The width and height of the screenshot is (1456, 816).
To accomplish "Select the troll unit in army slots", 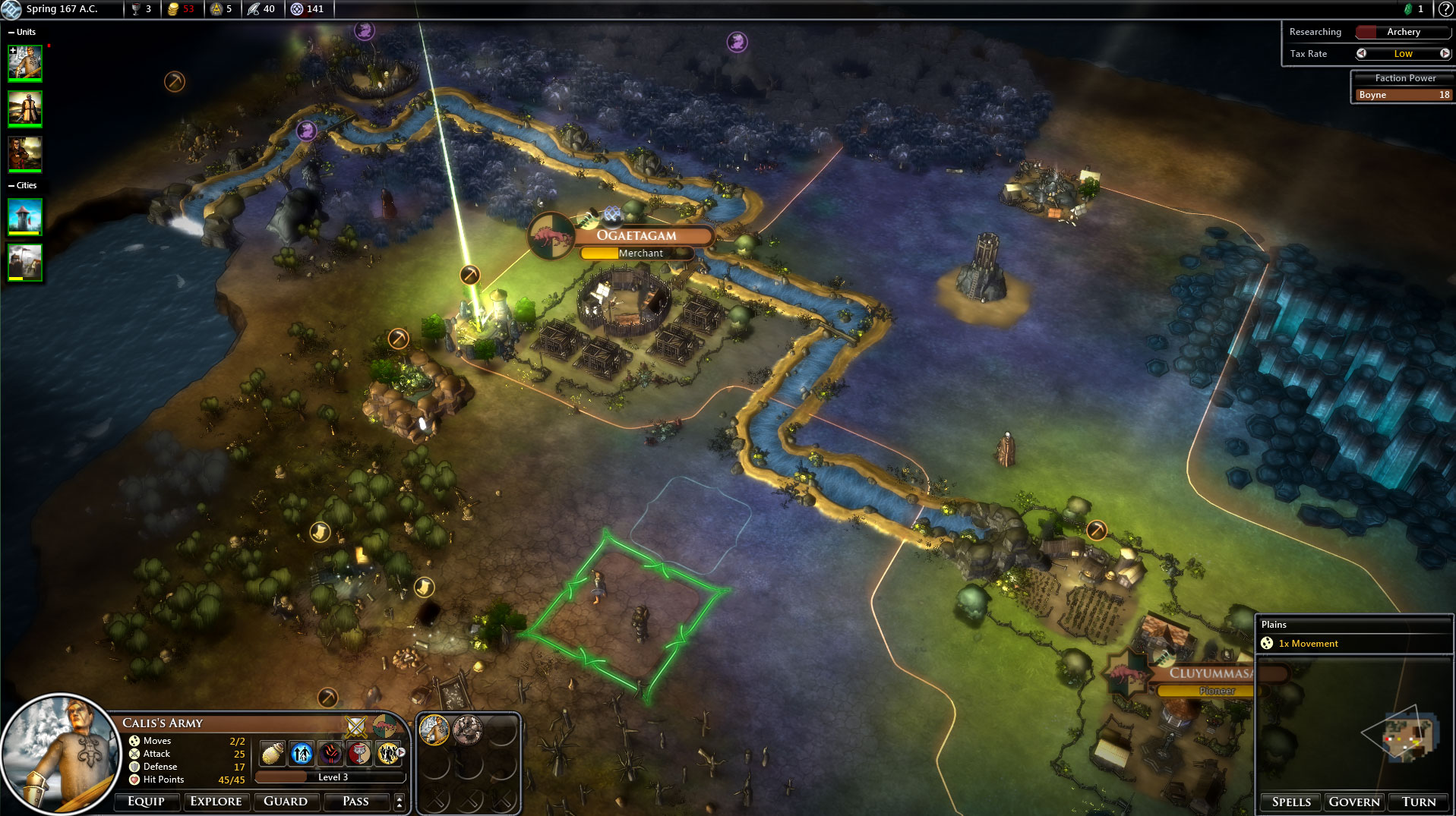I will click(x=467, y=730).
